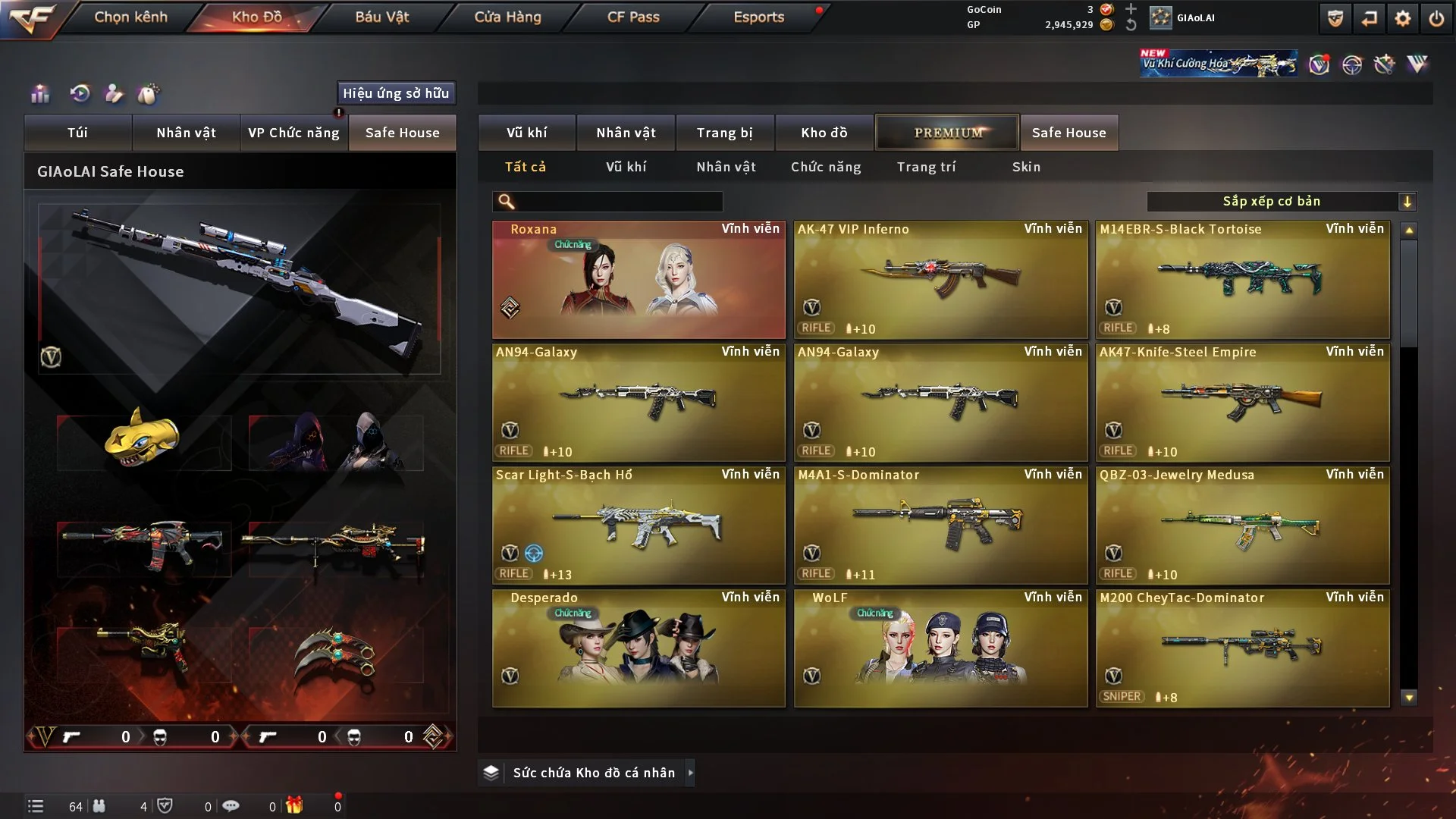The image size is (1456, 819).
Task: Click the Hiệu ứng sở hữu button
Action: pyautogui.click(x=396, y=93)
